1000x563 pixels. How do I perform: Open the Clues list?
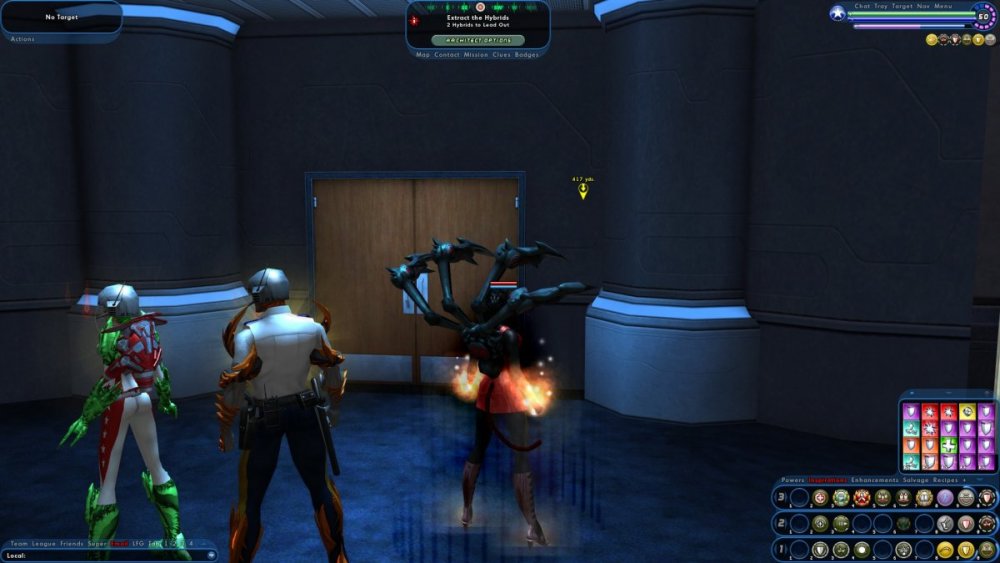[x=503, y=55]
